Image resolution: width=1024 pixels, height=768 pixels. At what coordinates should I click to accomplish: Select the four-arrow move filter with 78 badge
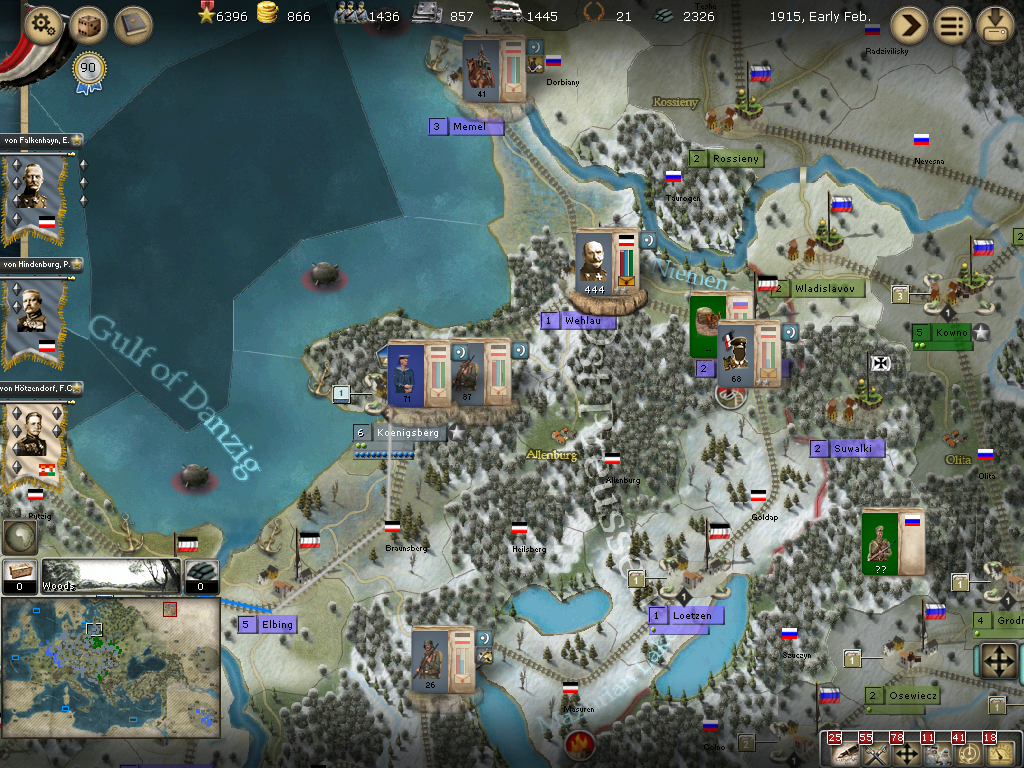(904, 753)
